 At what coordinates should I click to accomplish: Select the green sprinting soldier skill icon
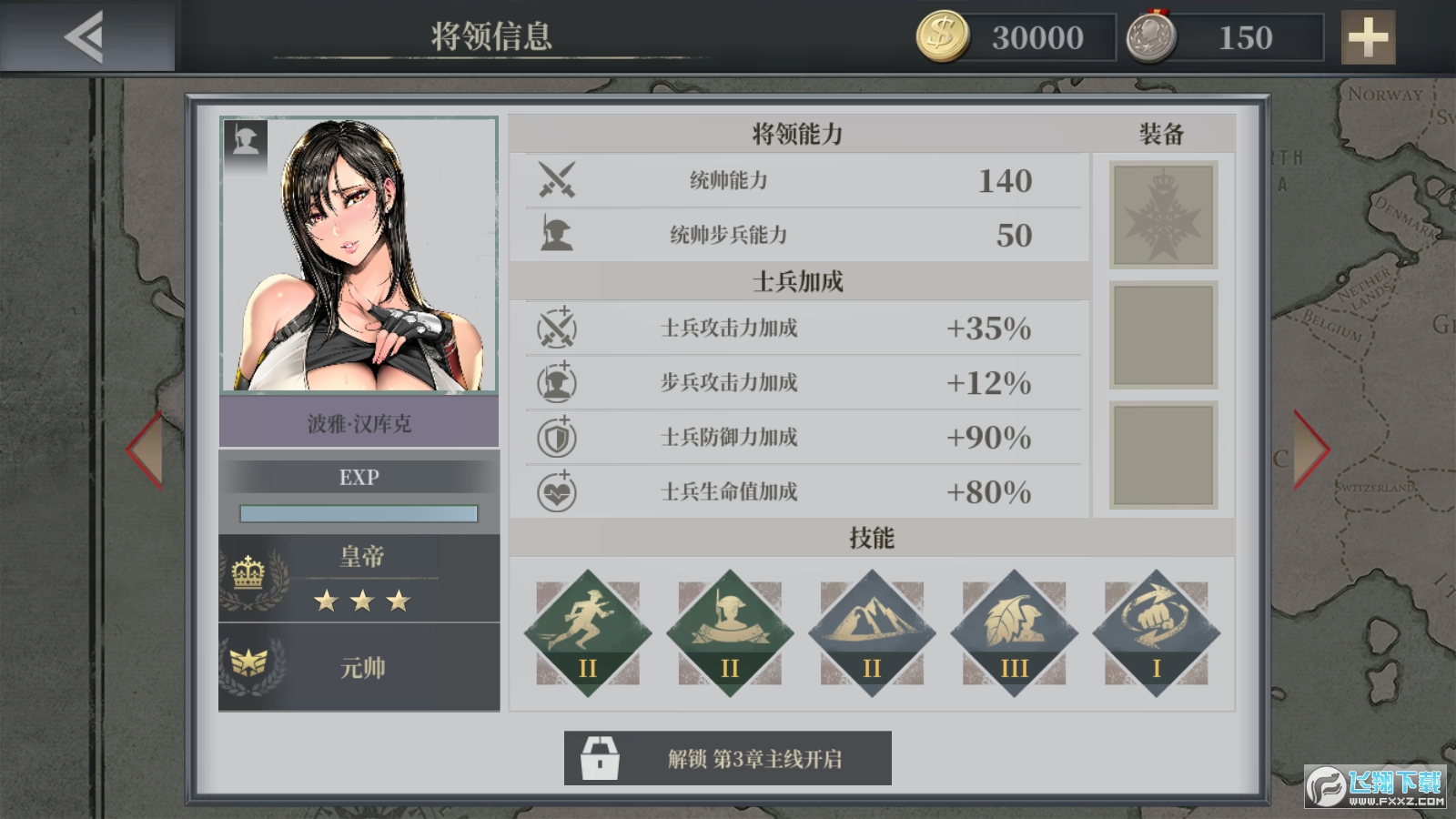586,628
